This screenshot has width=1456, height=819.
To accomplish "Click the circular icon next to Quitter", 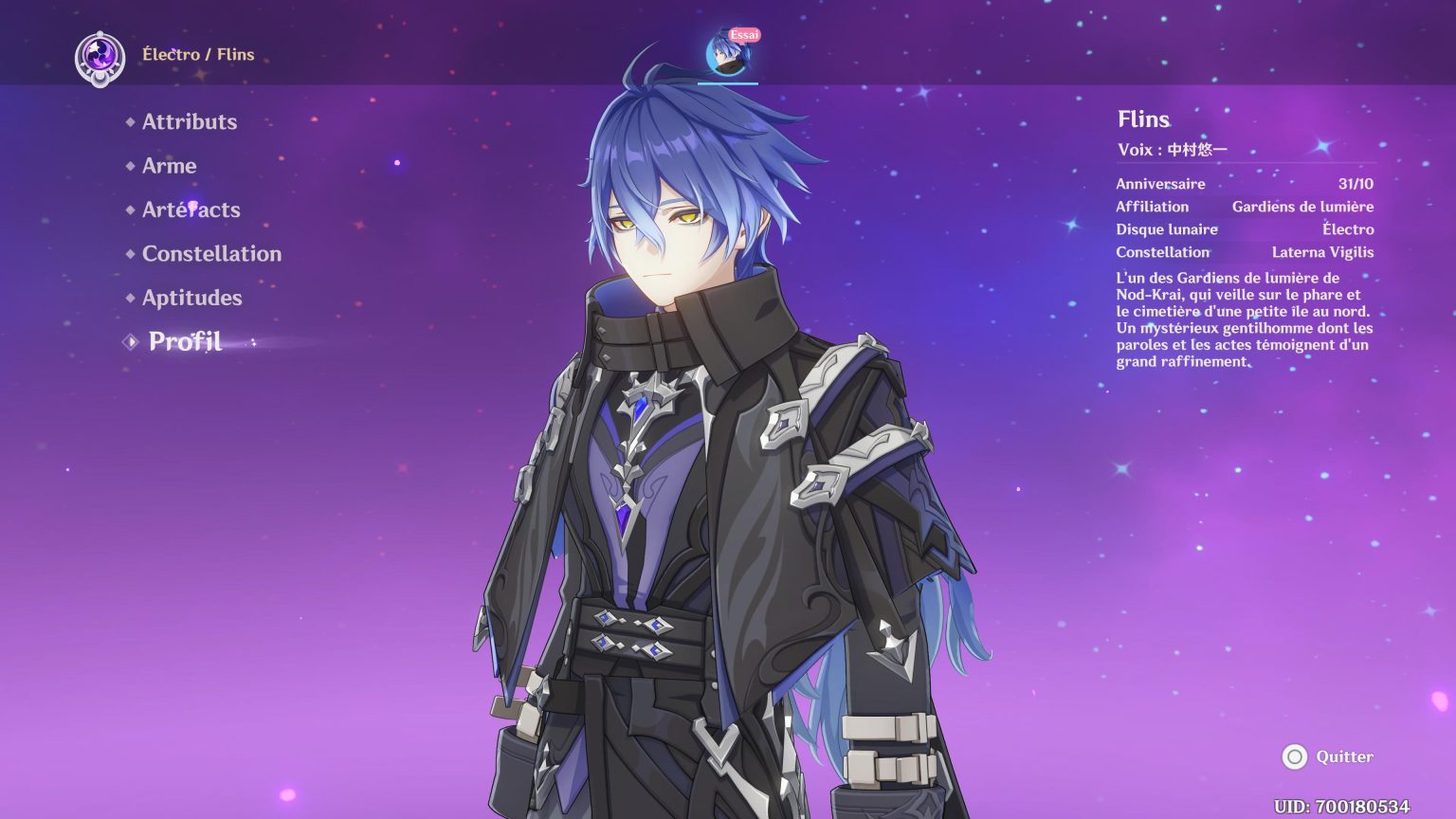I will (x=1295, y=757).
